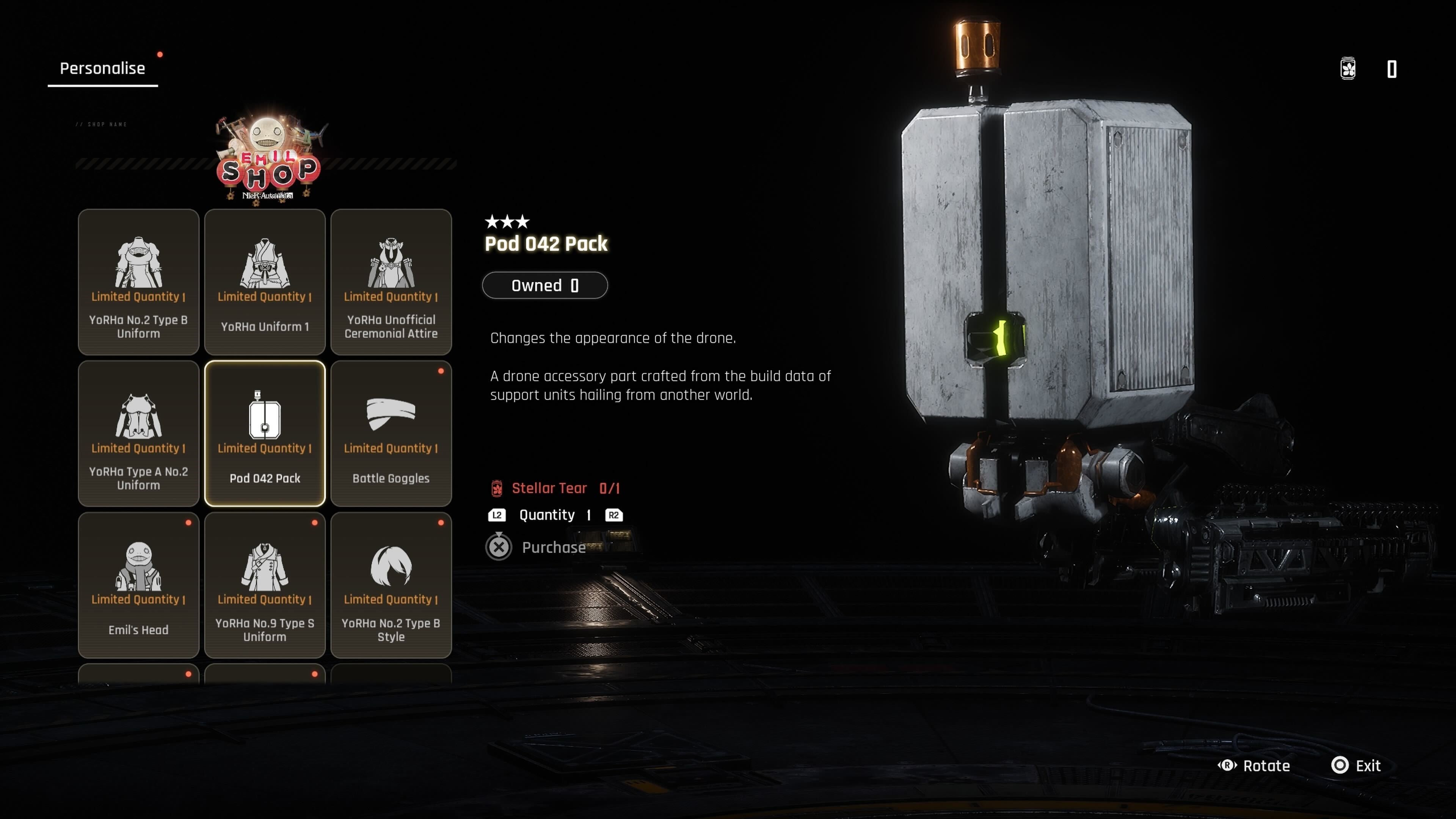
Task: Select the Pod 042 Pack tile
Action: coord(265,433)
